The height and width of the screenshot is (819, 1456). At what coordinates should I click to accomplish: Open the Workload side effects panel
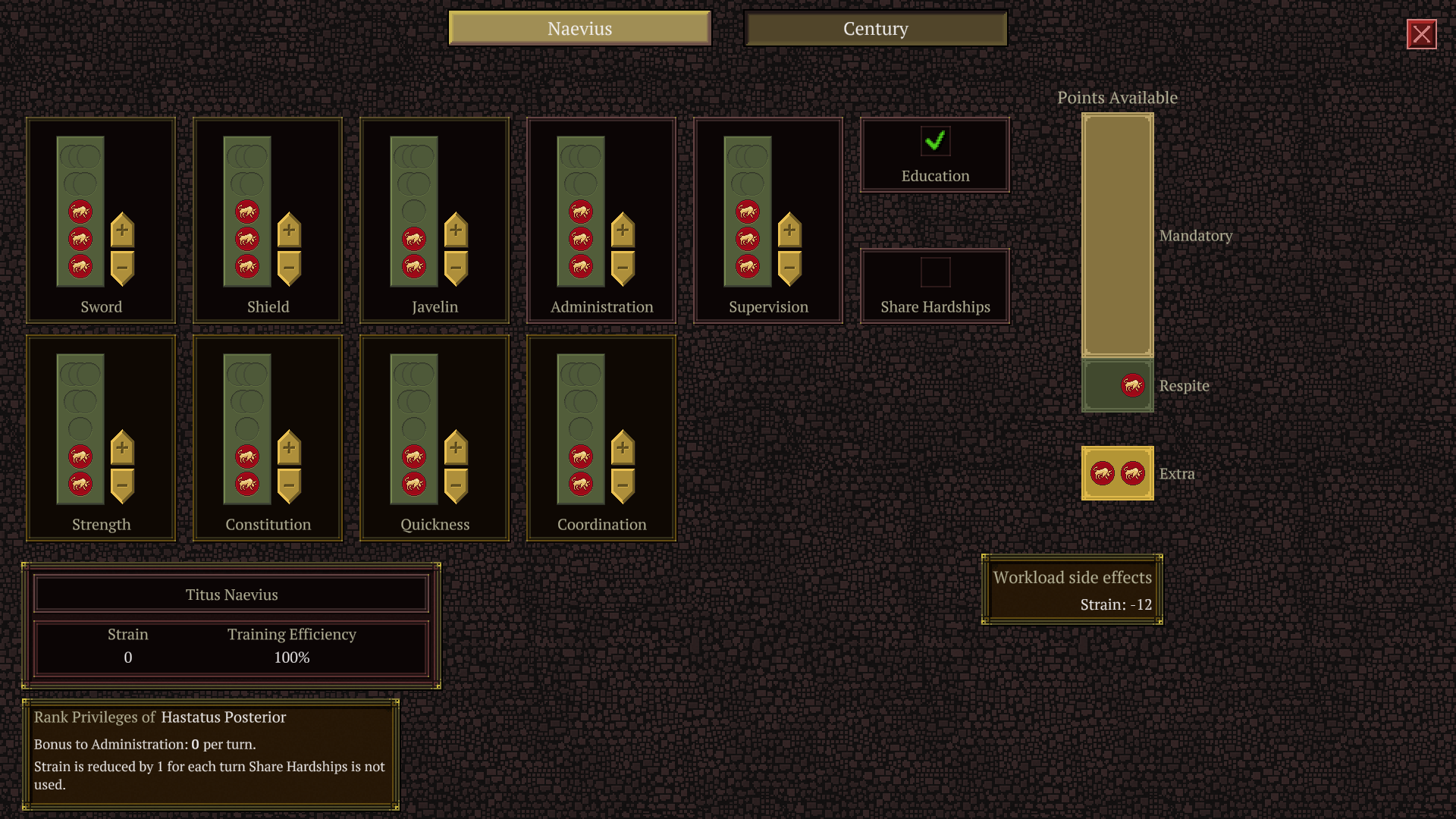pos(1072,590)
